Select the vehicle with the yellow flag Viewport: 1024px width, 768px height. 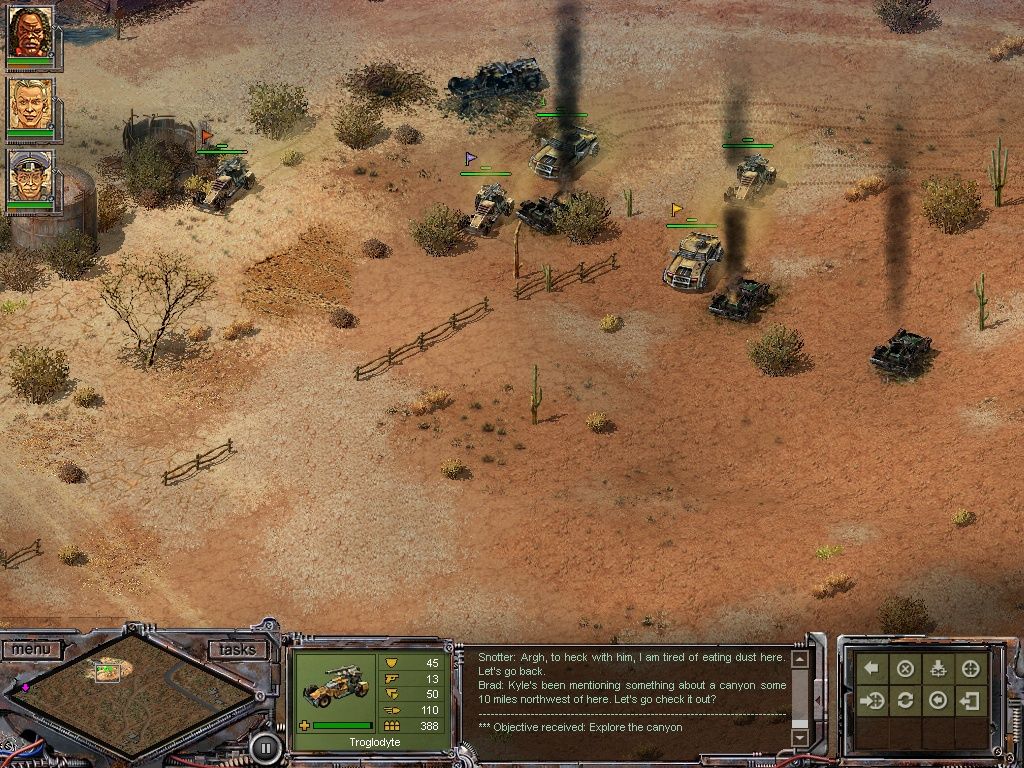point(692,258)
